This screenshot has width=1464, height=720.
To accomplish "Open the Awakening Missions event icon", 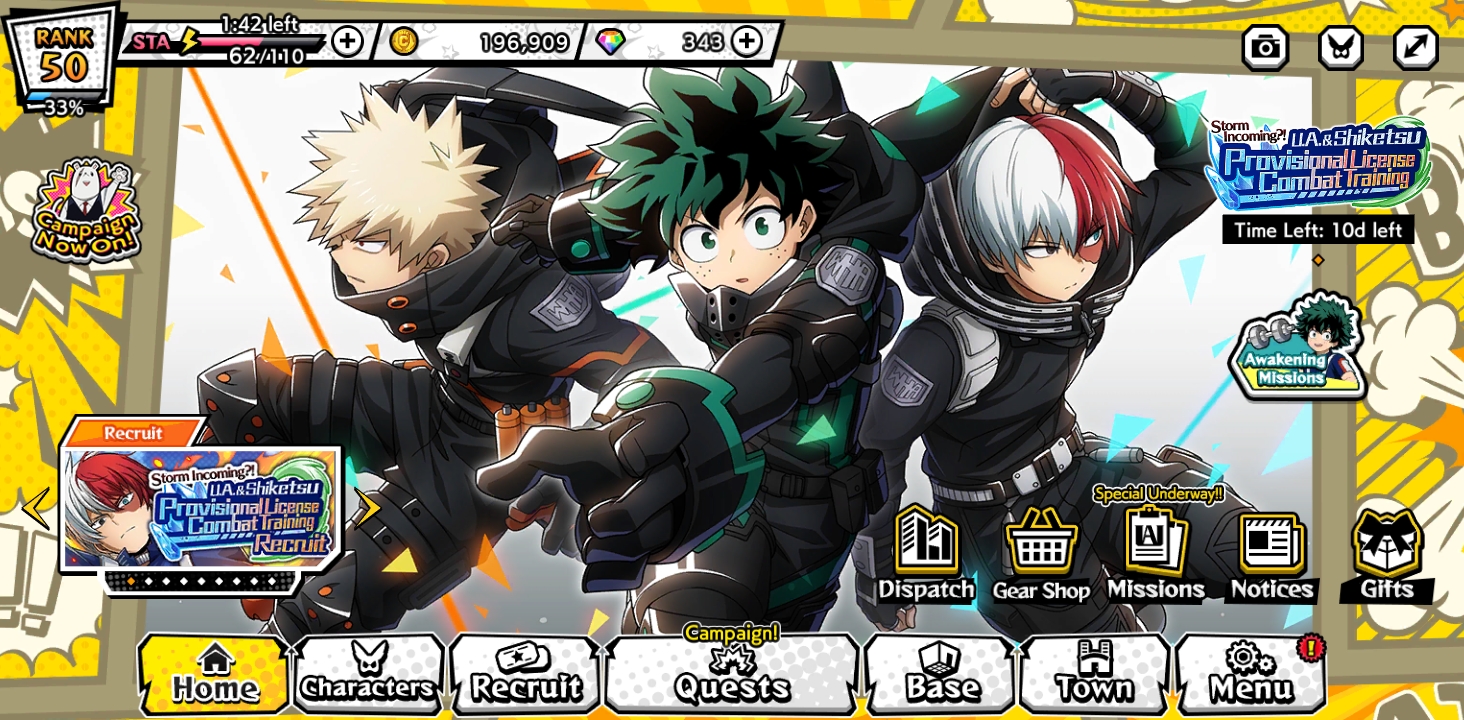I will 1302,350.
